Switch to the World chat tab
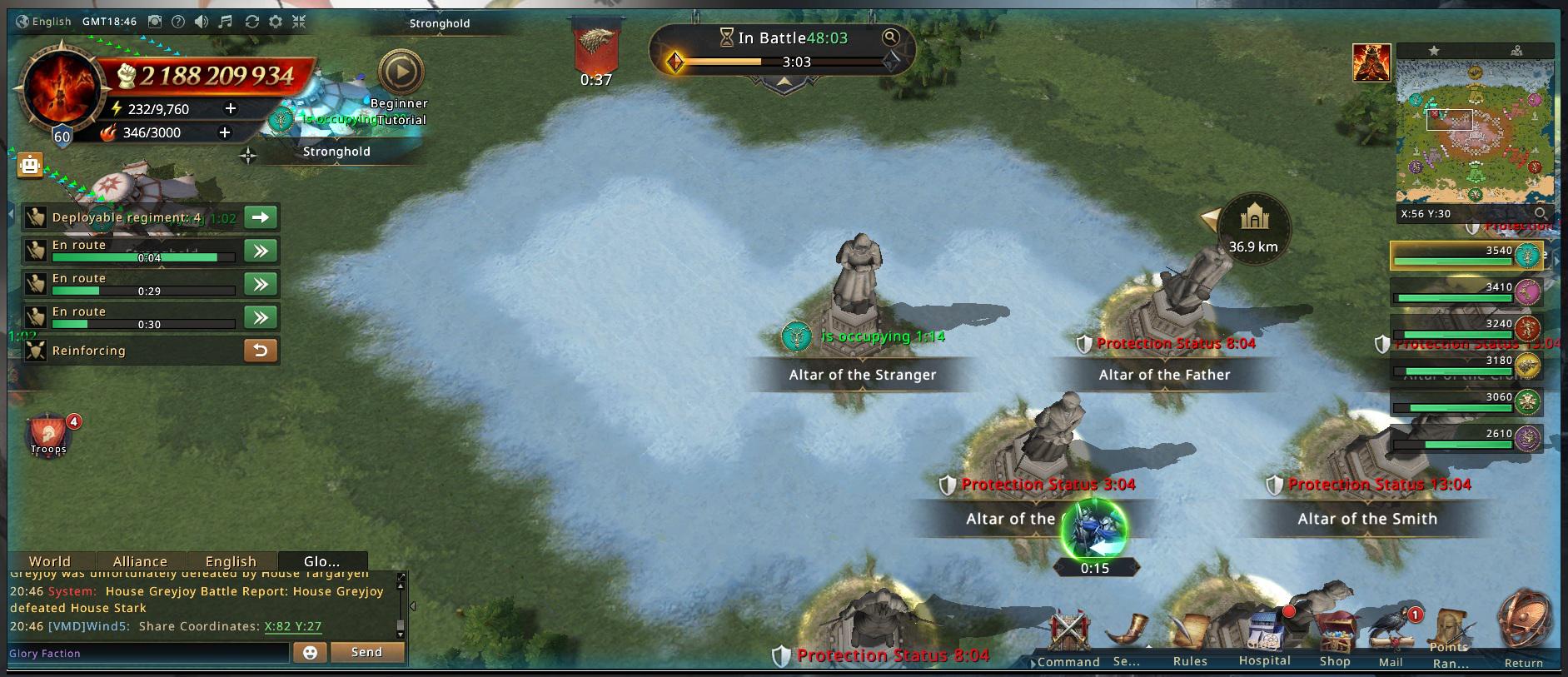Viewport: 1568px width, 677px height. pos(50,561)
